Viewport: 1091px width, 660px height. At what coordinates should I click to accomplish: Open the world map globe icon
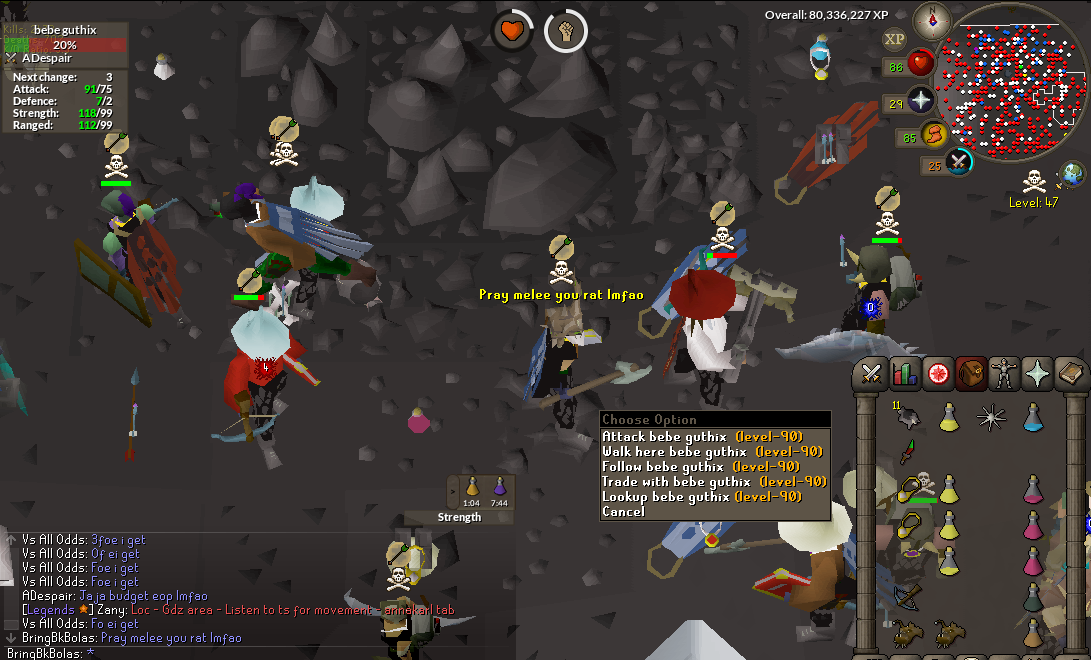[x=1072, y=173]
